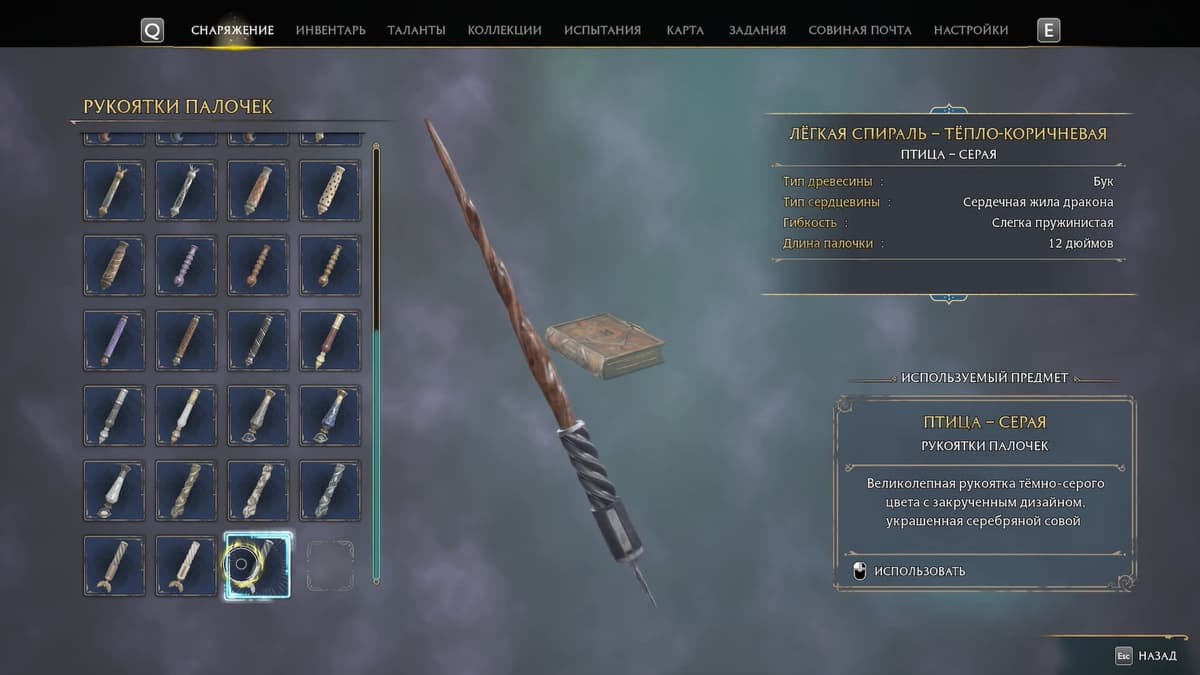Pick the smooth lilac wand handle
This screenshot has height=675, width=1200.
click(114, 340)
